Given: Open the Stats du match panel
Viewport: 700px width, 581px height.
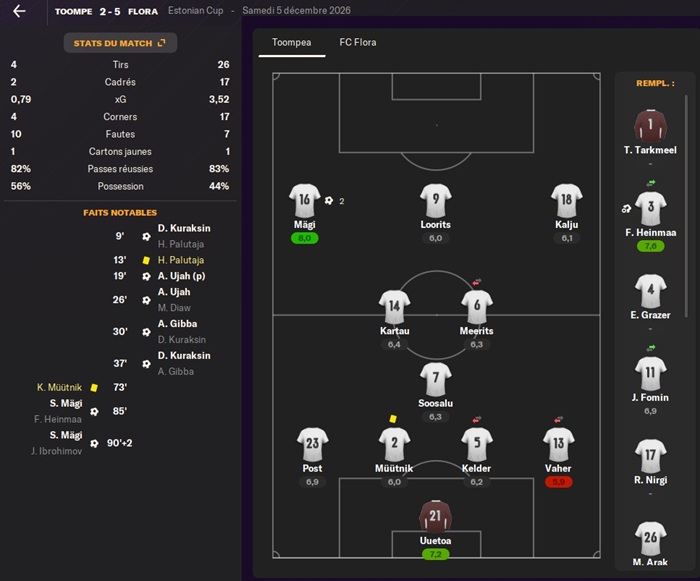Looking at the screenshot, I should 119,43.
